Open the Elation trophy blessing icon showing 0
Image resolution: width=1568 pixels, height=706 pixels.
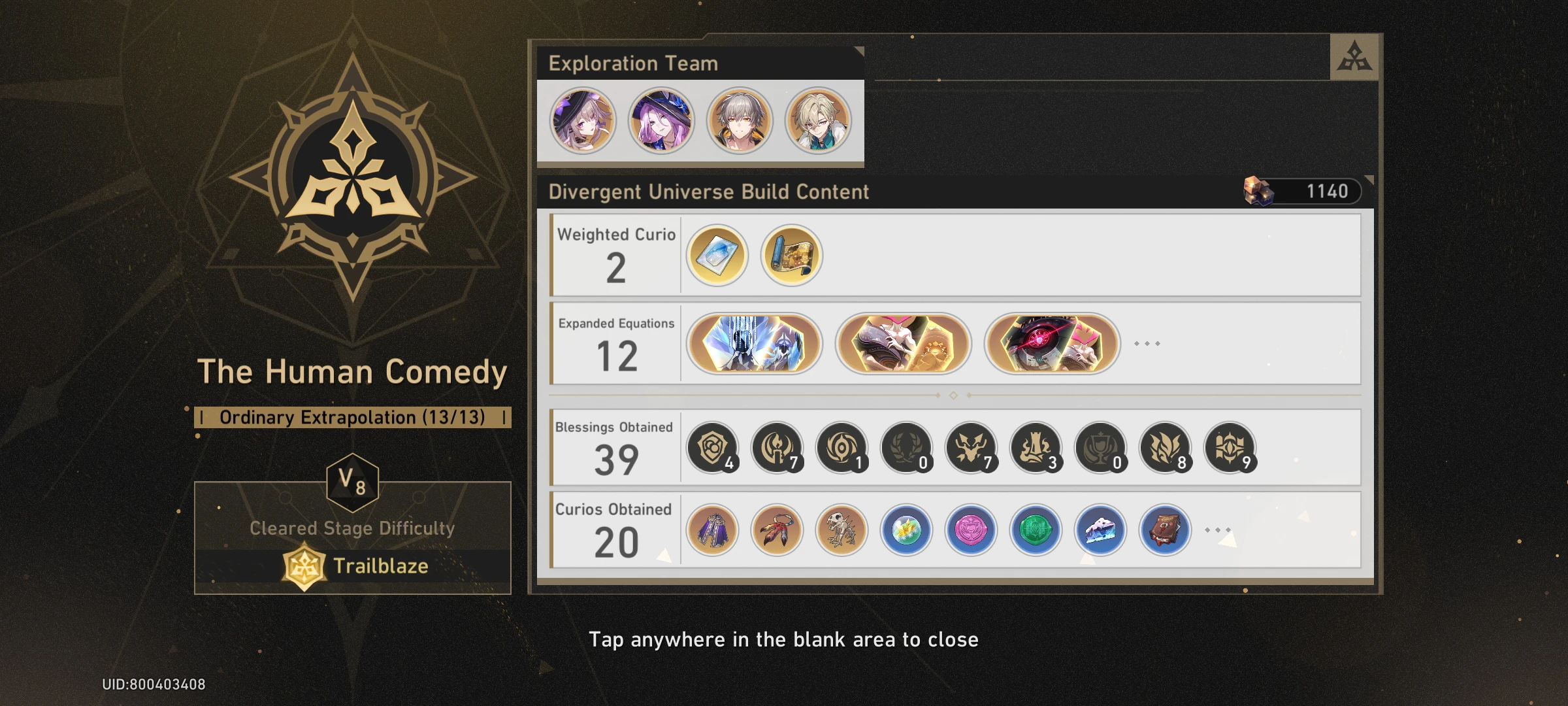tap(1099, 448)
